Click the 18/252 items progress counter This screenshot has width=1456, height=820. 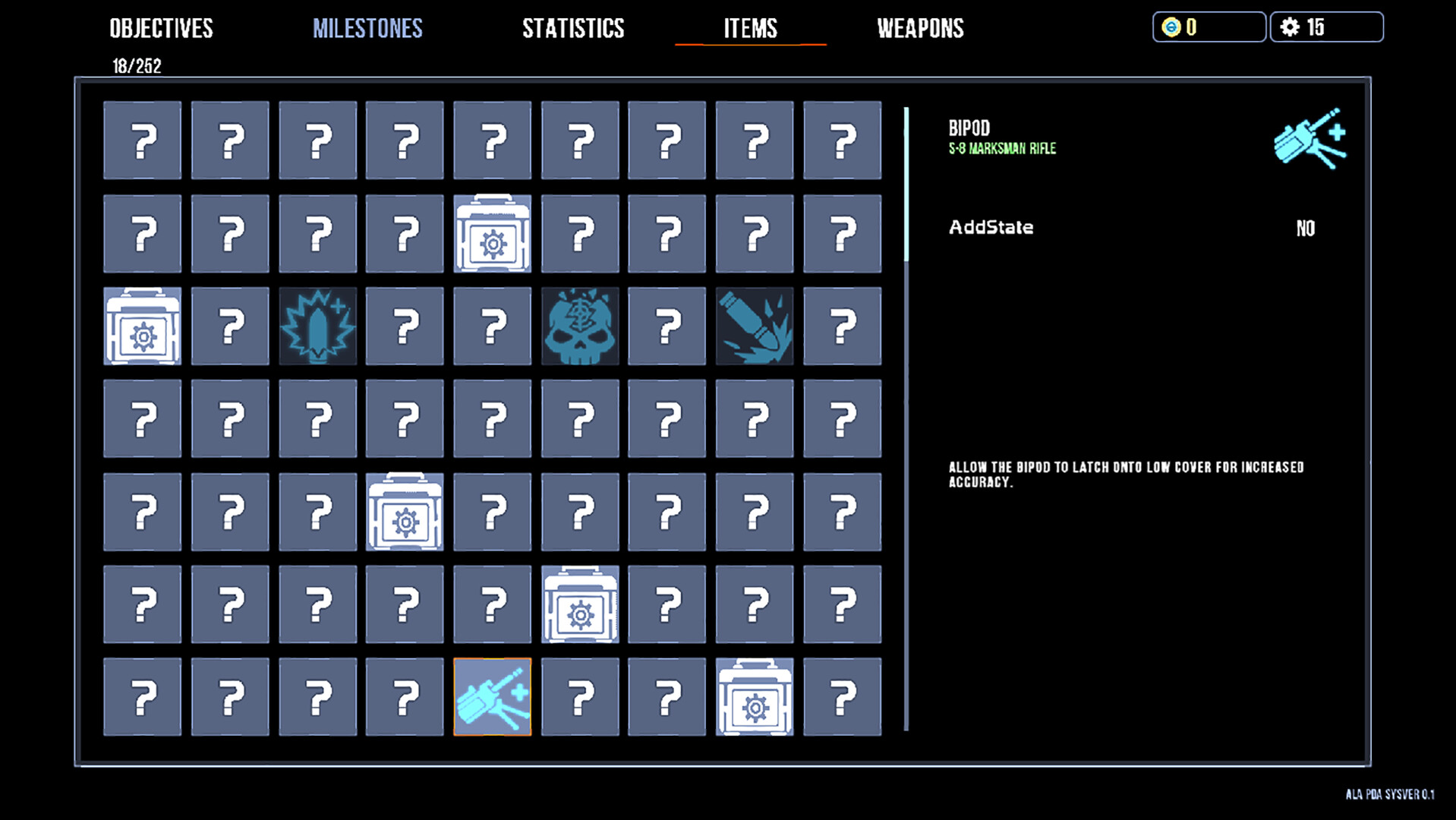(135, 65)
